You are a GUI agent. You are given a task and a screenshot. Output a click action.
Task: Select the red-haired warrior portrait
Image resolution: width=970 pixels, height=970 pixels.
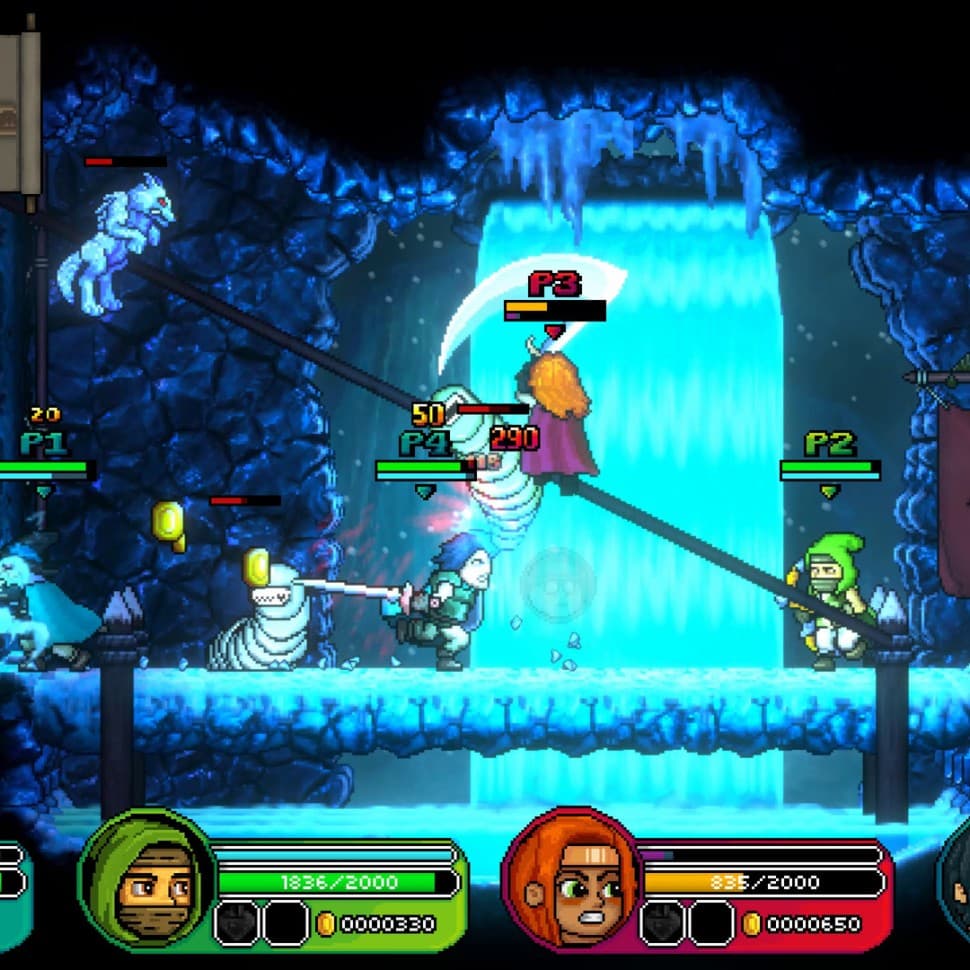click(571, 879)
